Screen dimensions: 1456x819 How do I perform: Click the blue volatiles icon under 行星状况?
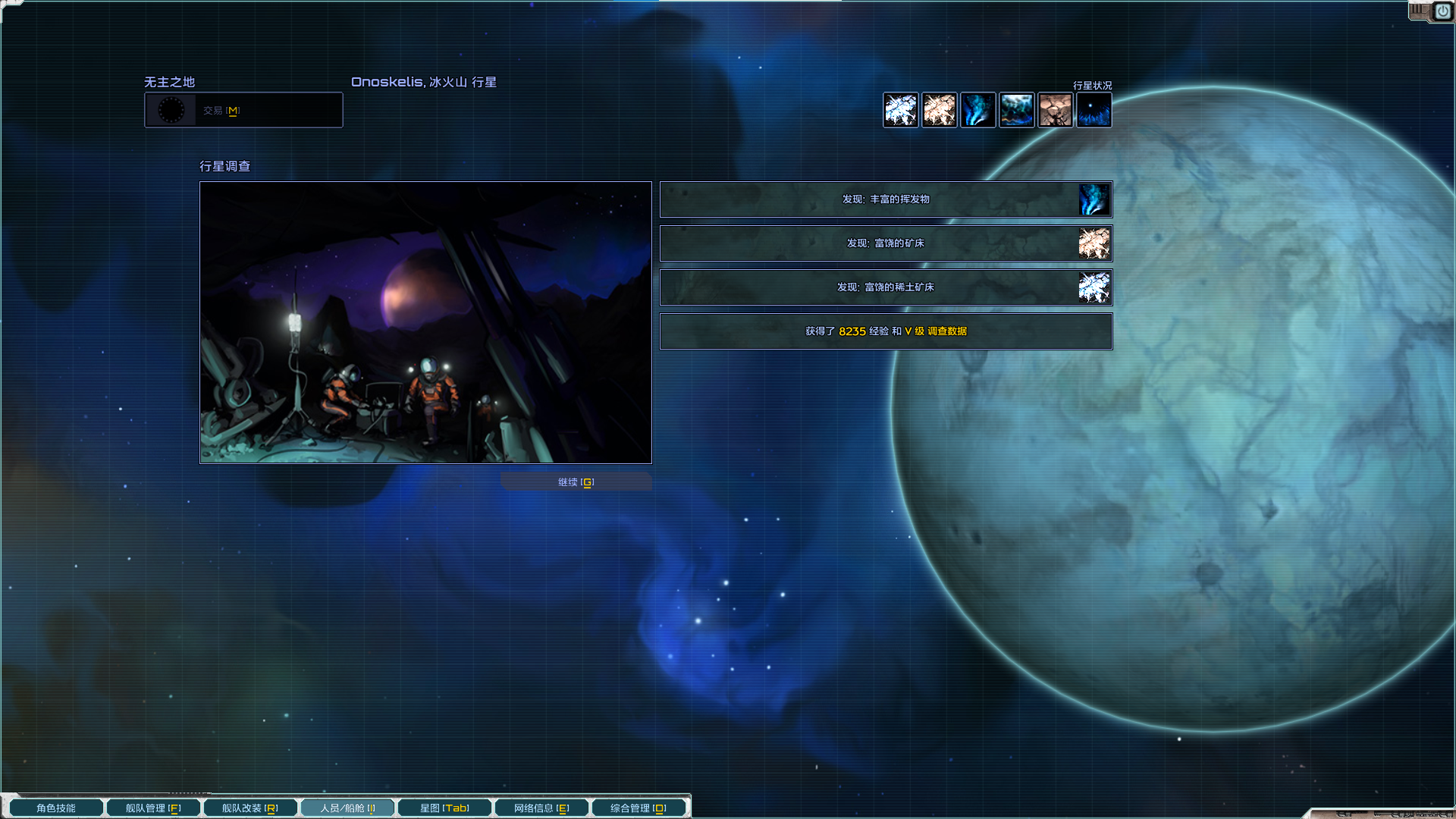click(978, 111)
